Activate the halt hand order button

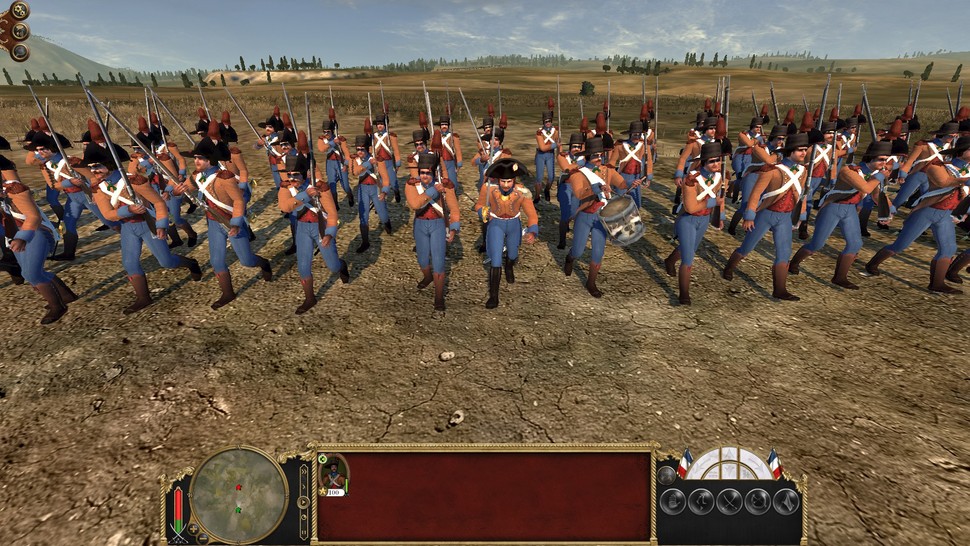click(x=671, y=501)
